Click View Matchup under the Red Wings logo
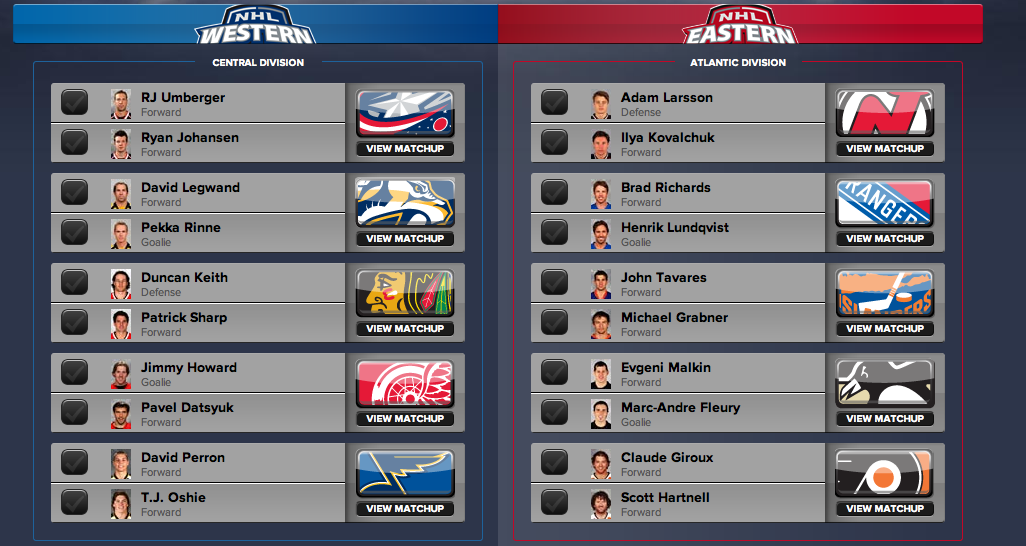This screenshot has width=1026, height=546. (405, 419)
